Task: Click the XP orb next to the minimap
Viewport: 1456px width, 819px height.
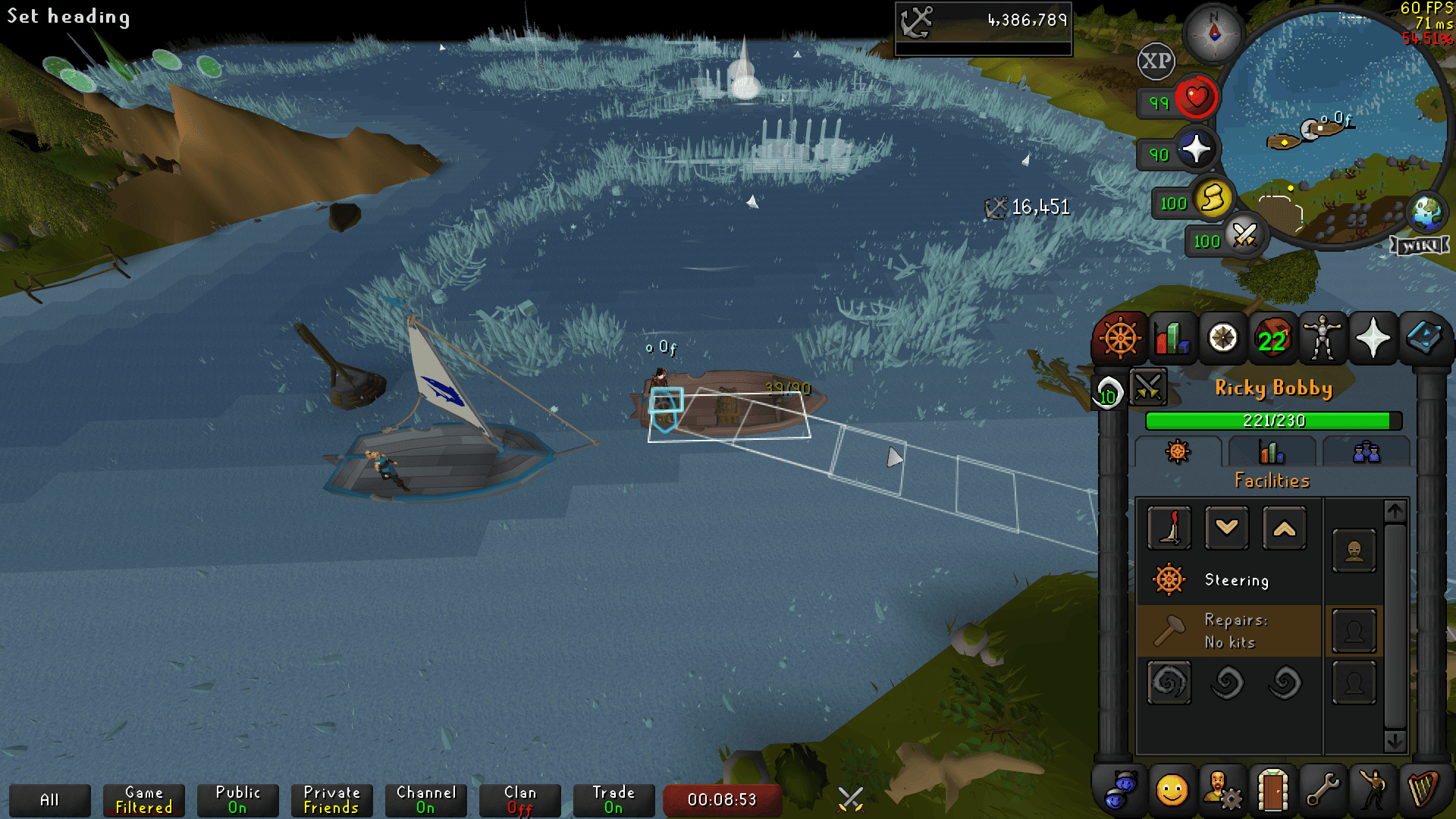Action: pyautogui.click(x=1155, y=61)
